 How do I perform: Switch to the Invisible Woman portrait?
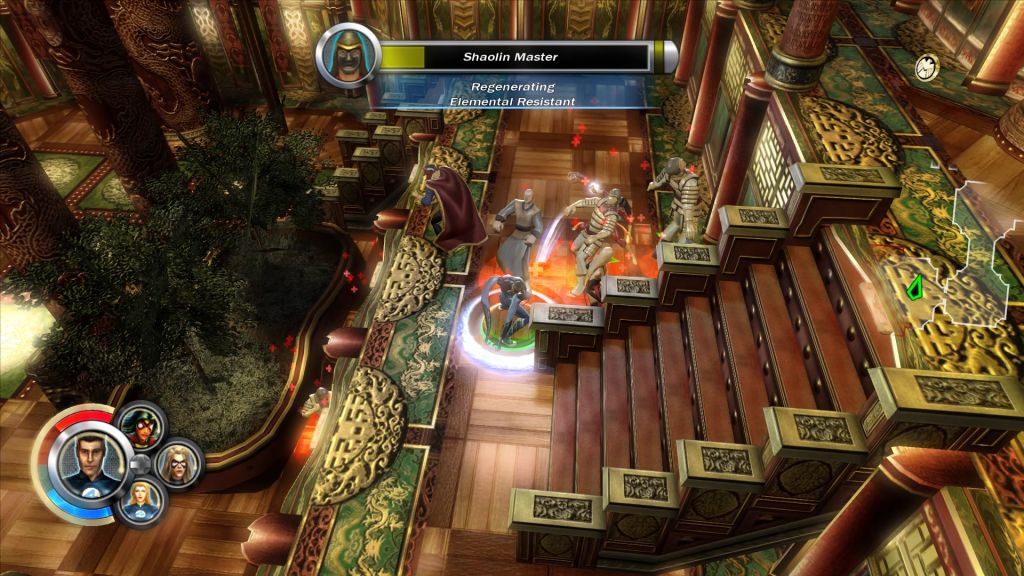tap(138, 501)
